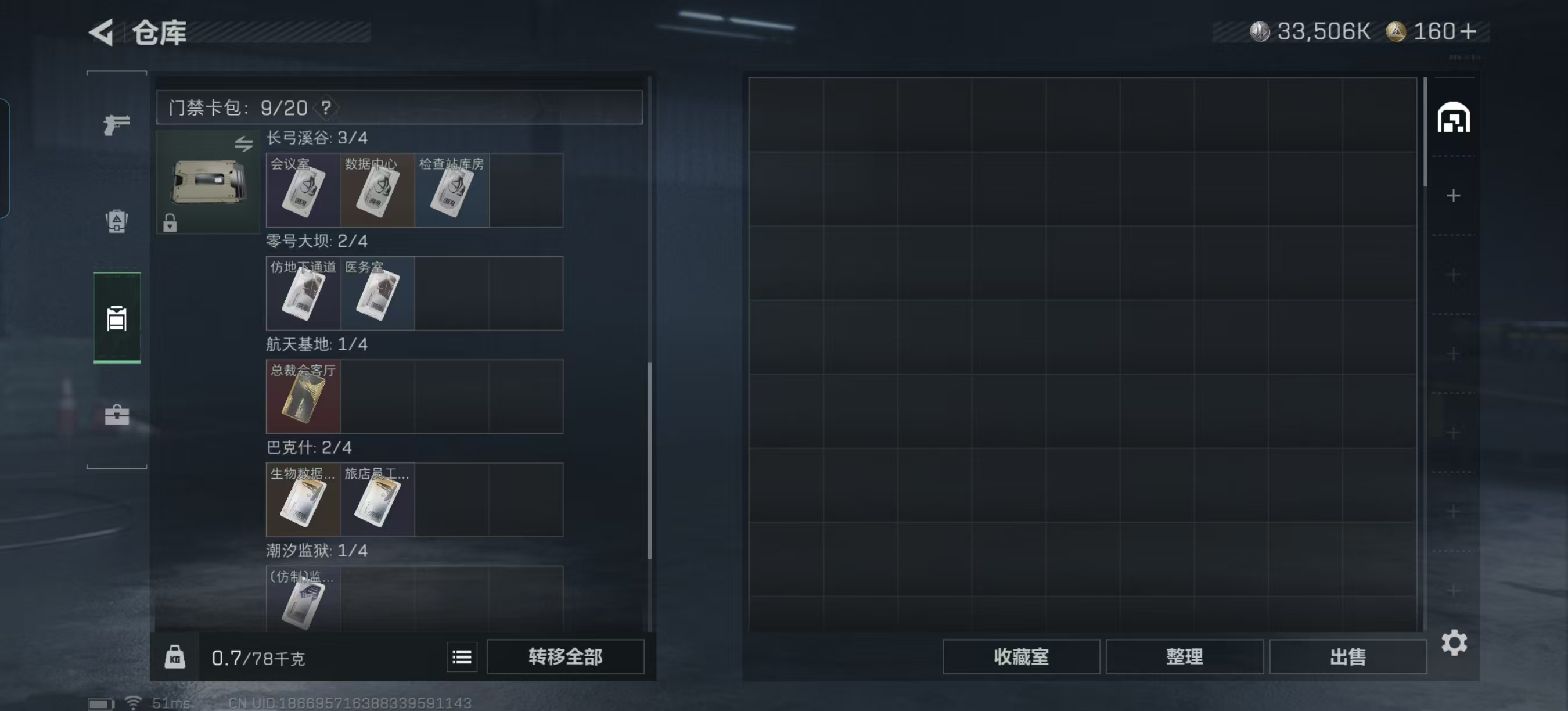Expand the 潮汐监狱 section header
Viewport: 1568px width, 711px height.
pos(316,551)
